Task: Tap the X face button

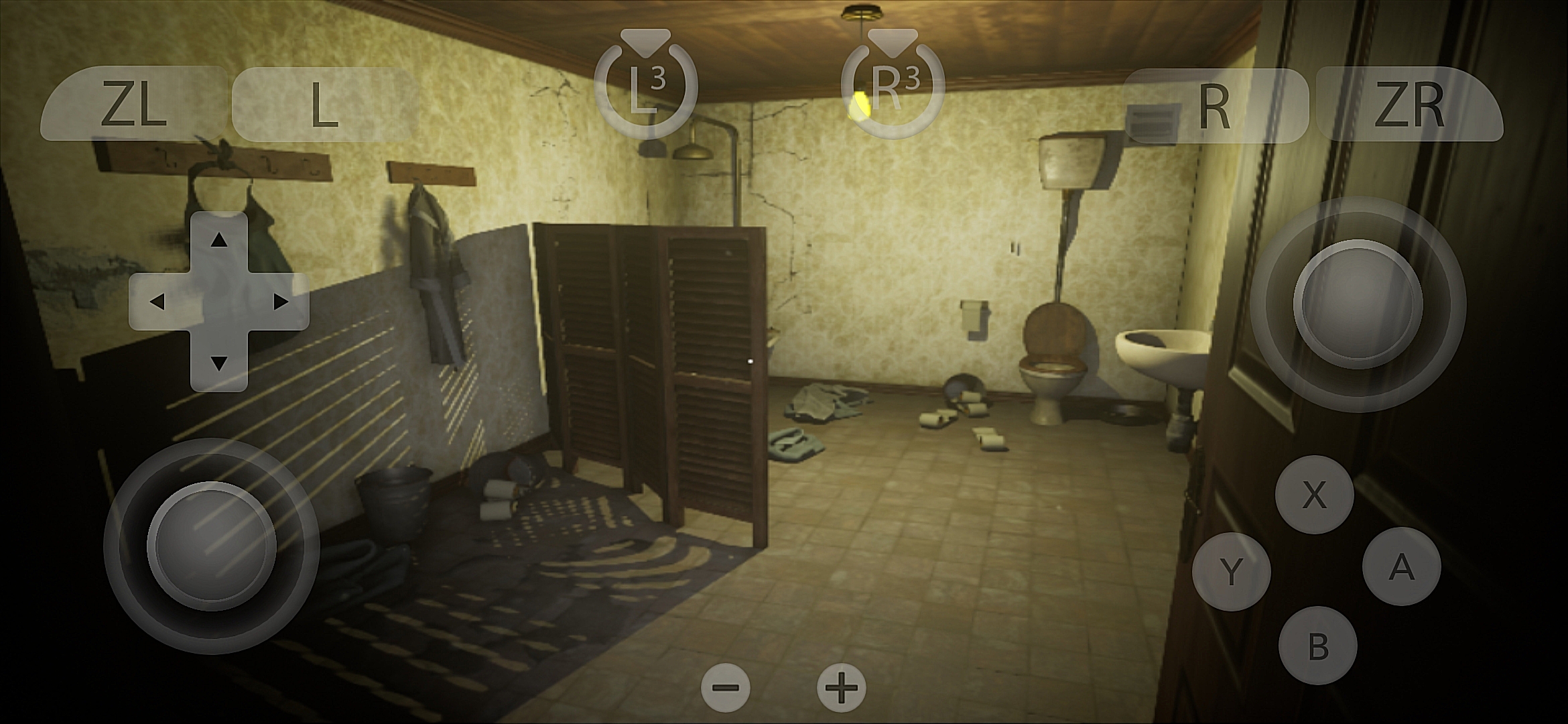Action: (1314, 495)
